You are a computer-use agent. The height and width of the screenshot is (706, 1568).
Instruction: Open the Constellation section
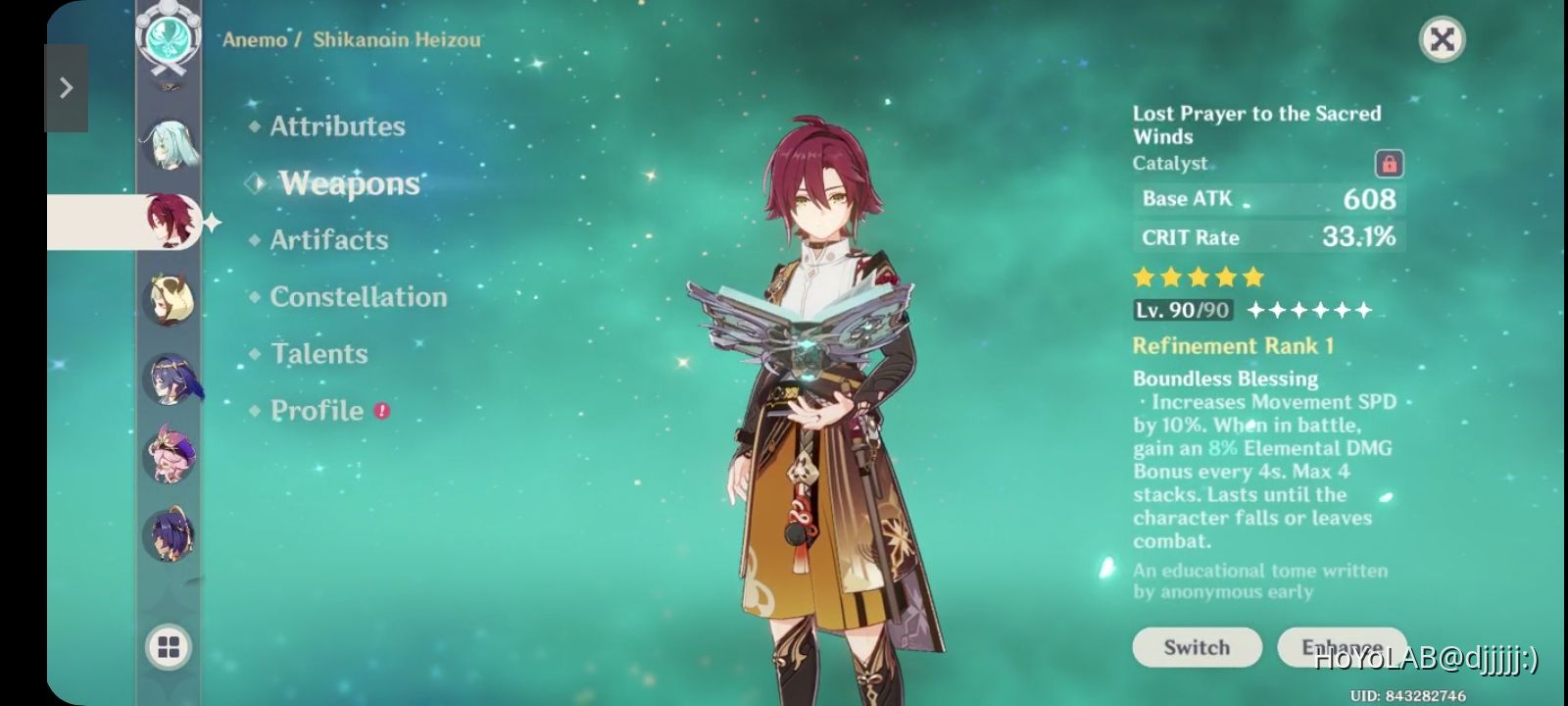(x=359, y=296)
